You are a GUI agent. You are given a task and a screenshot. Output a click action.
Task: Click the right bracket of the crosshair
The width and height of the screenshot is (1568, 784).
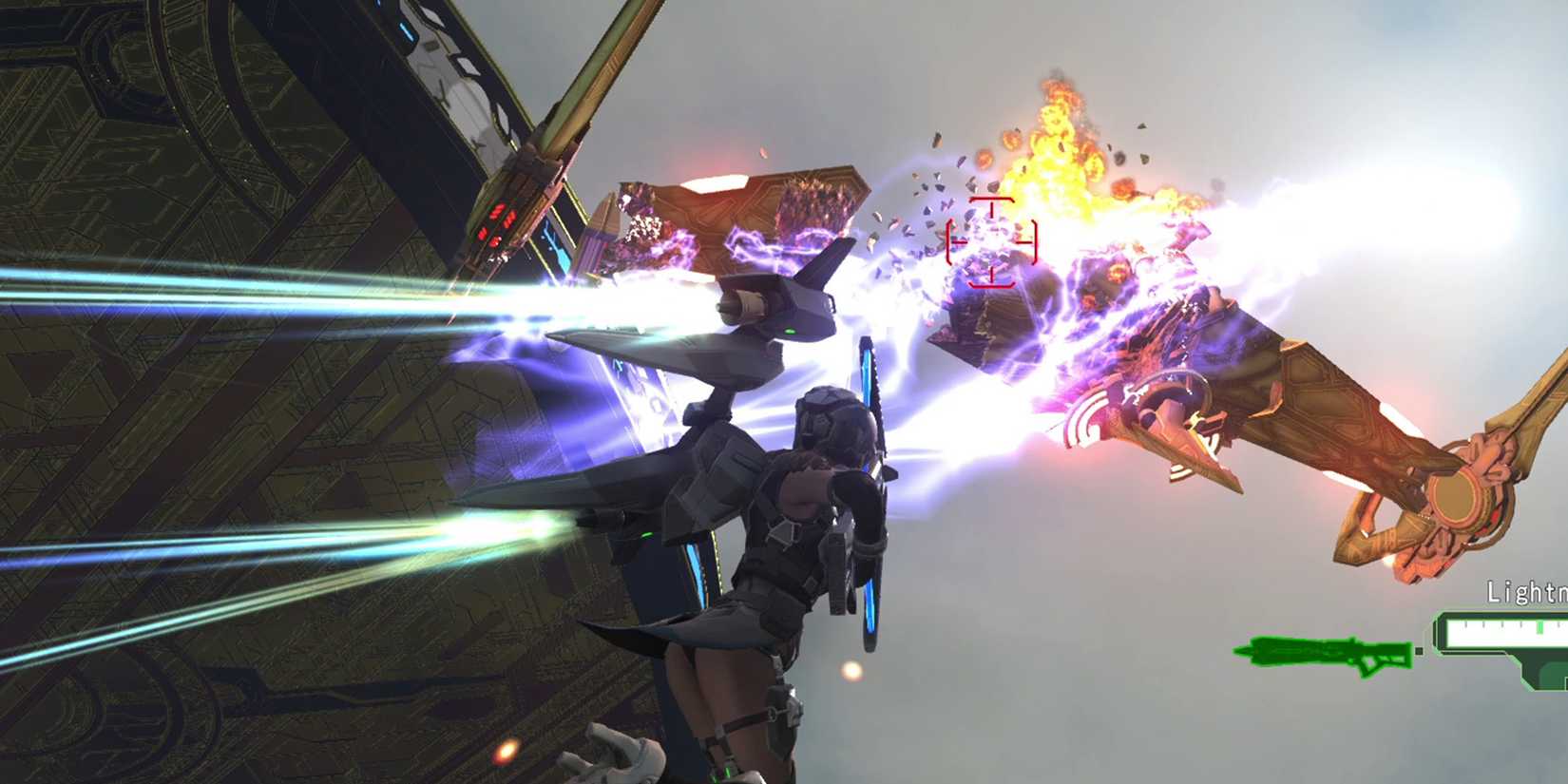[x=1034, y=242]
